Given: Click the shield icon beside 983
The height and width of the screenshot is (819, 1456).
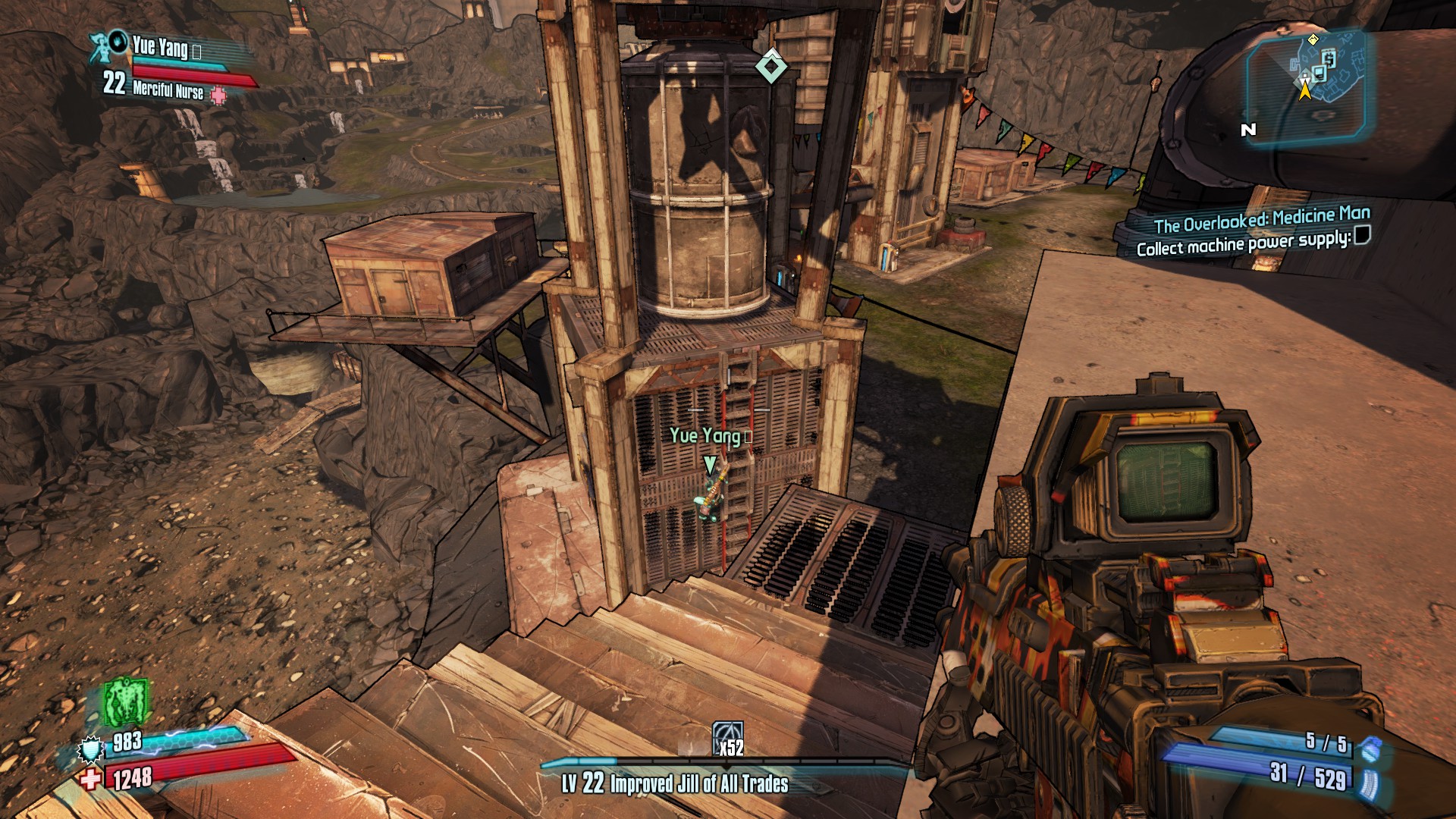Looking at the screenshot, I should pyautogui.click(x=90, y=748).
